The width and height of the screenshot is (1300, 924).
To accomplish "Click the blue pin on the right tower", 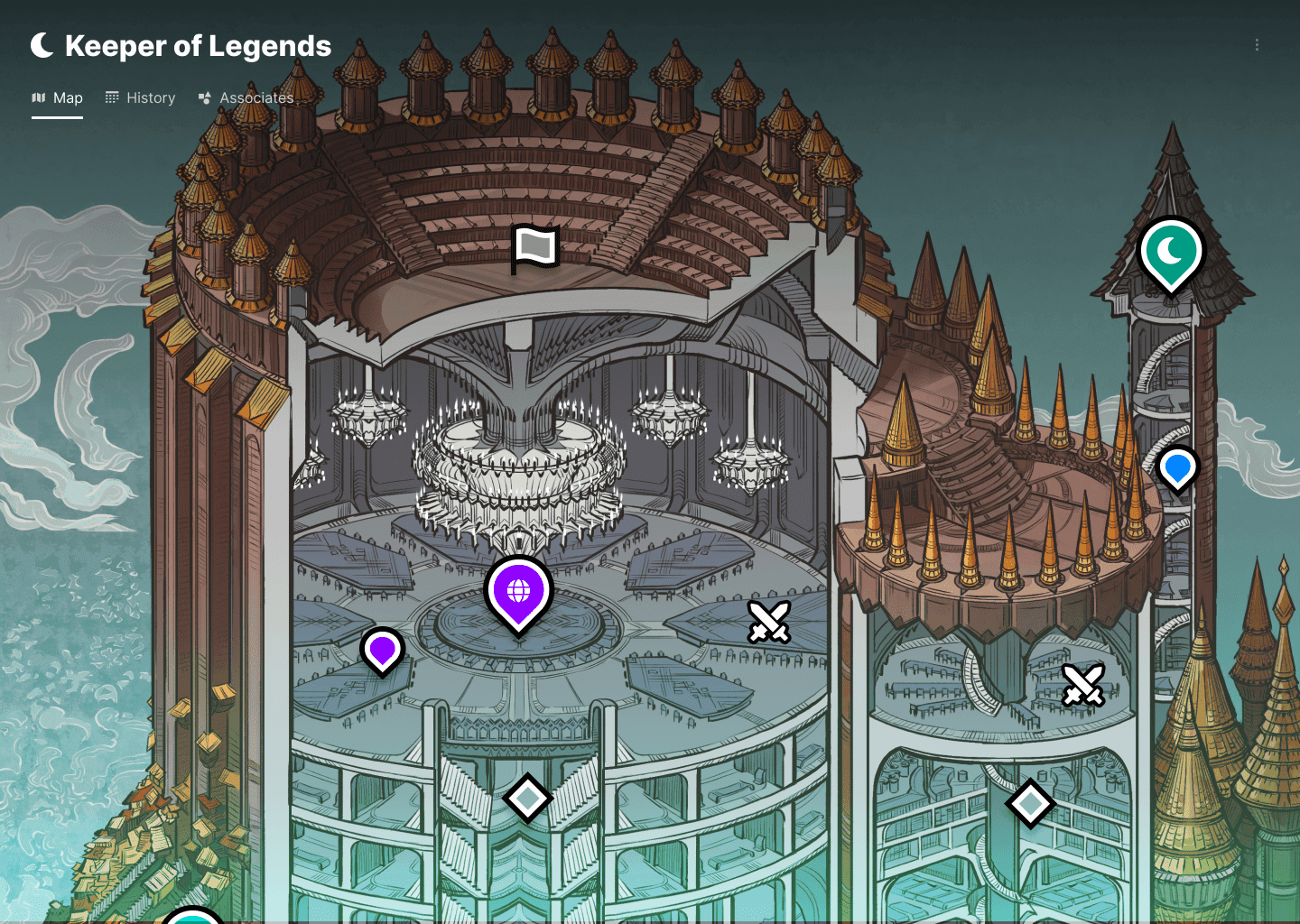I will tap(1177, 468).
